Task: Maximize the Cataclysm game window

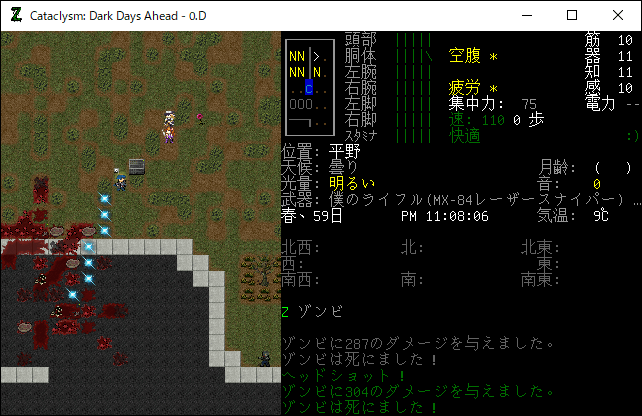Action: click(x=572, y=15)
